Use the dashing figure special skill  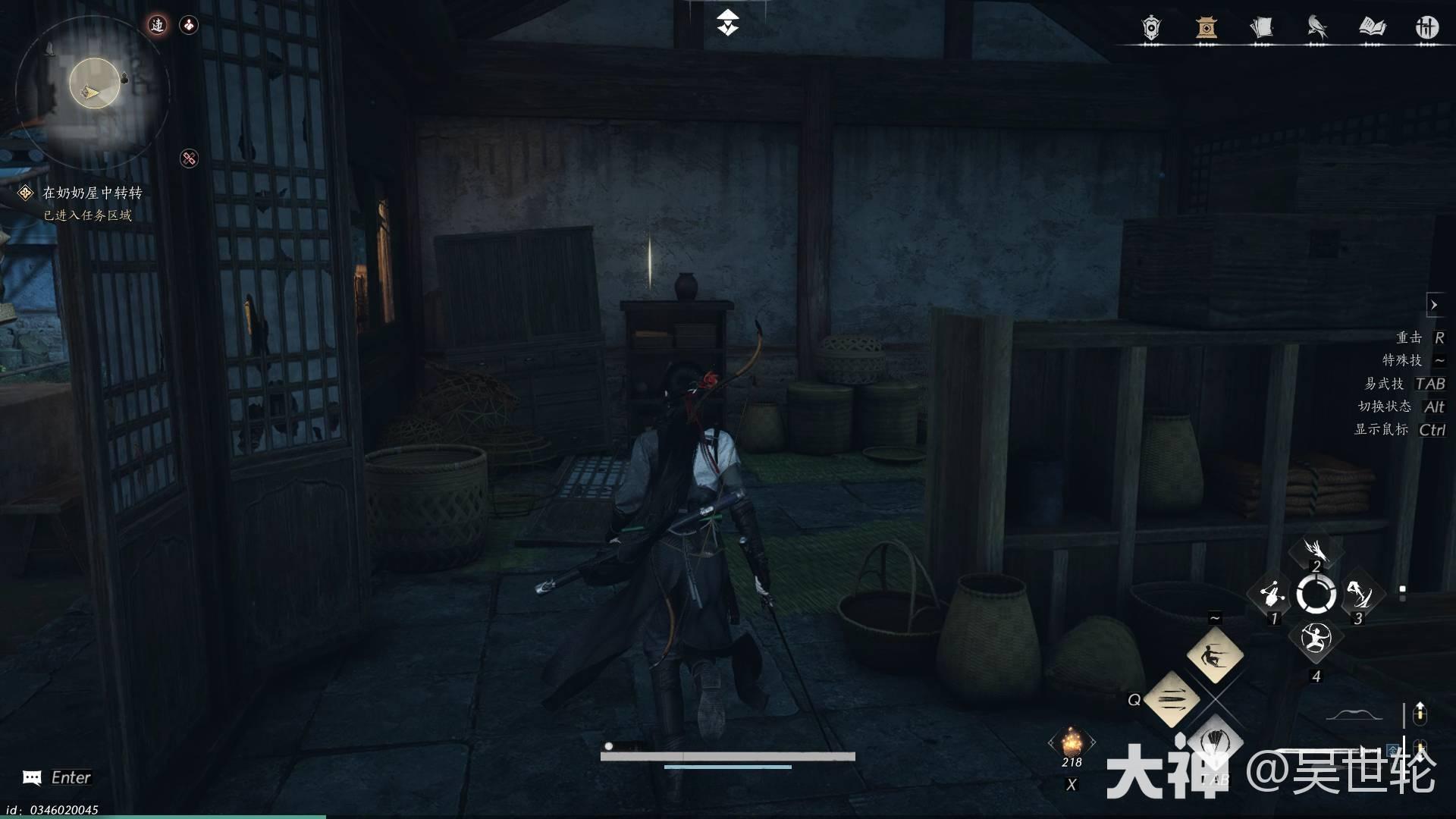click(x=1215, y=654)
